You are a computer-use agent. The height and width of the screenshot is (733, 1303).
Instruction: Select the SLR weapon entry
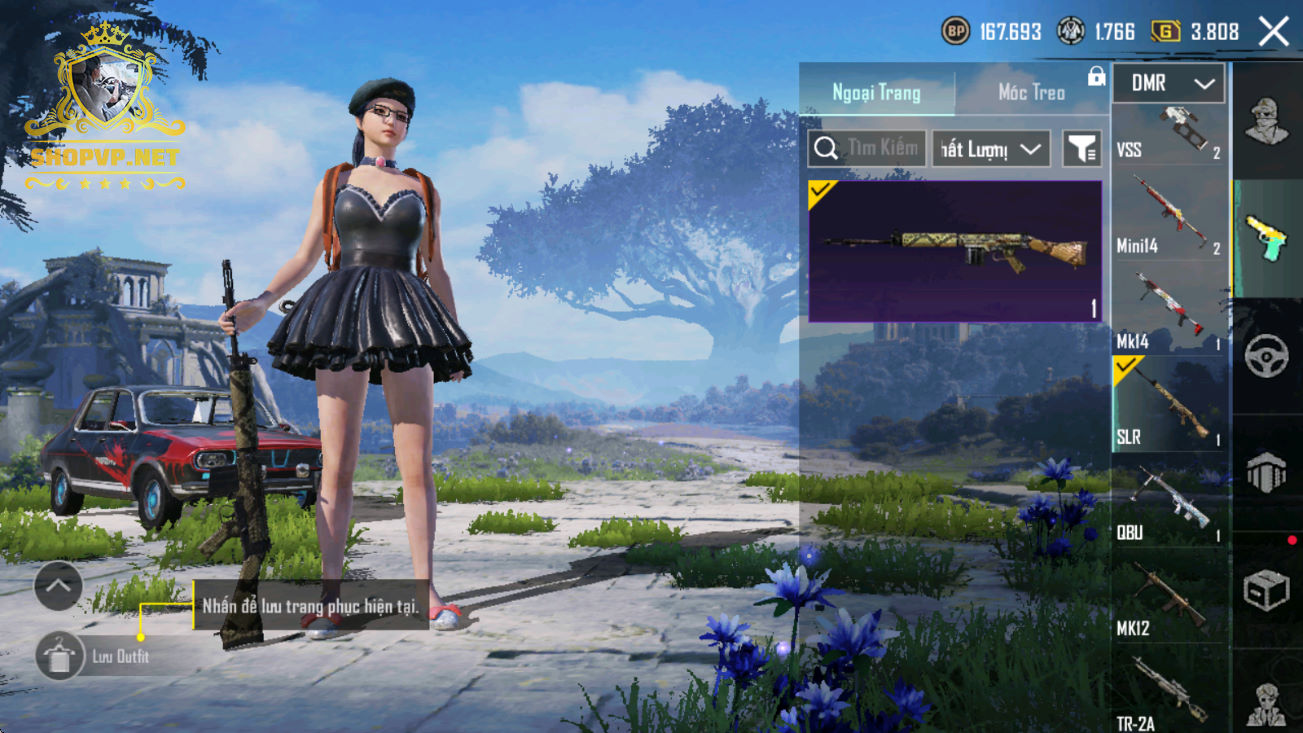pyautogui.click(x=1169, y=405)
